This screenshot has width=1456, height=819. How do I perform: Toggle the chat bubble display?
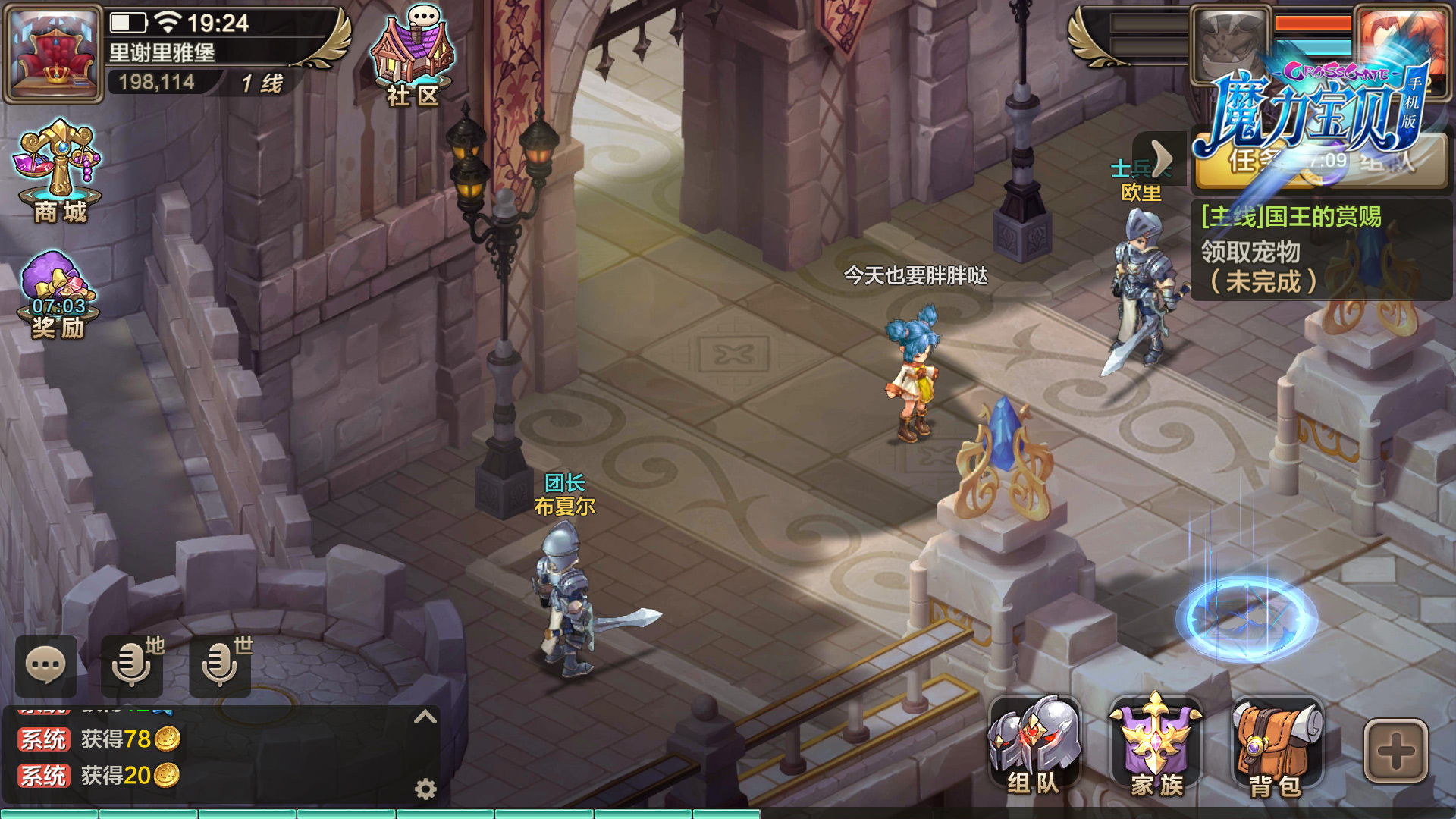click(47, 667)
